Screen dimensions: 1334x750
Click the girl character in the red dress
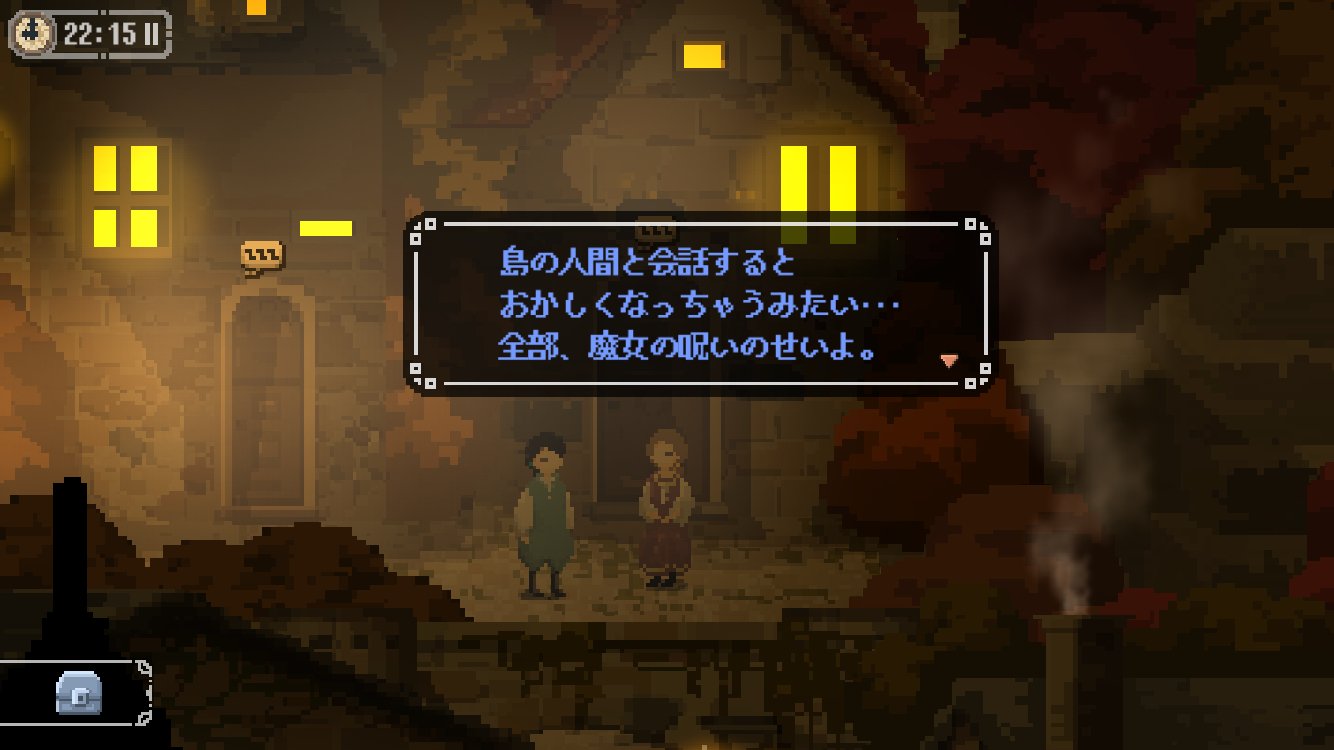point(665,510)
